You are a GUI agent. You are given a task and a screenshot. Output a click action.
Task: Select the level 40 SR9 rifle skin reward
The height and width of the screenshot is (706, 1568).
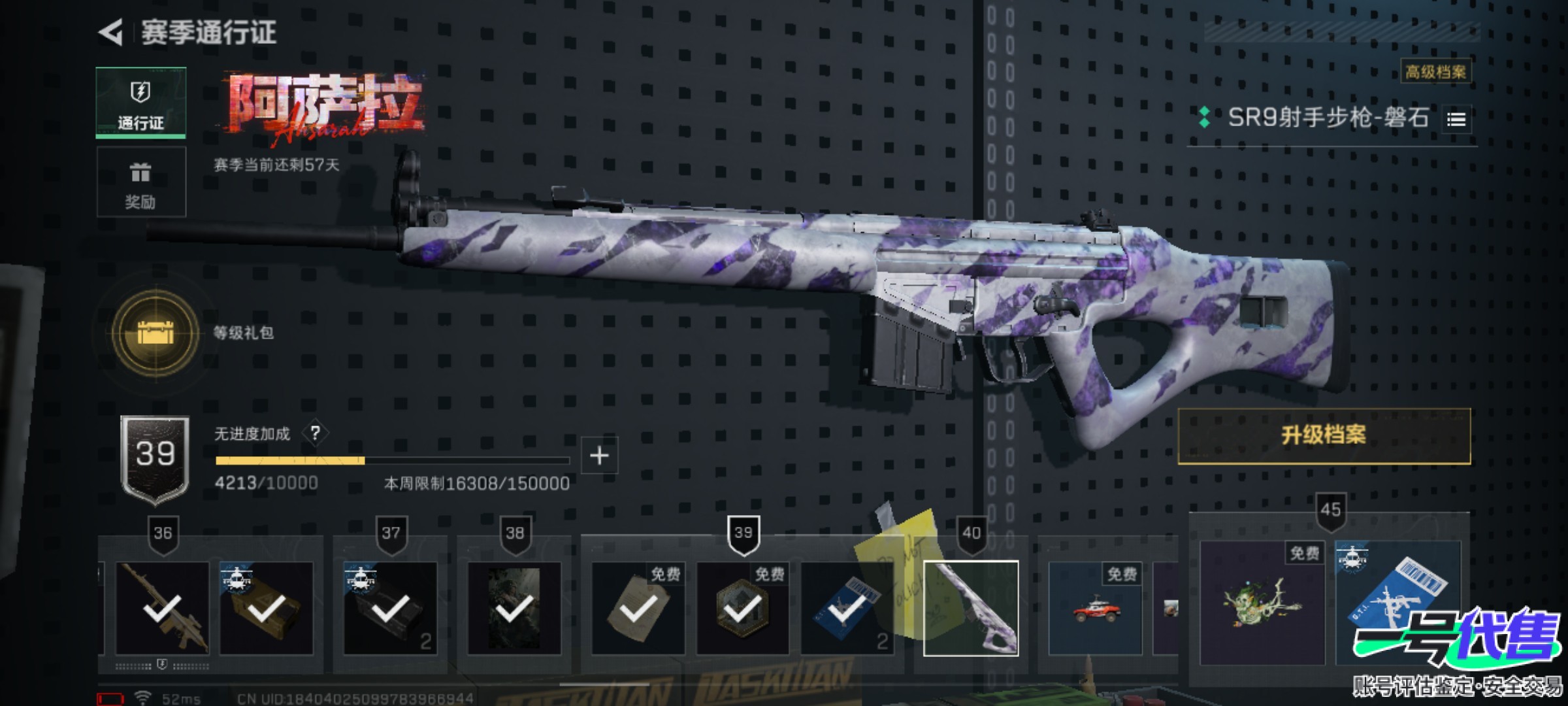971,609
